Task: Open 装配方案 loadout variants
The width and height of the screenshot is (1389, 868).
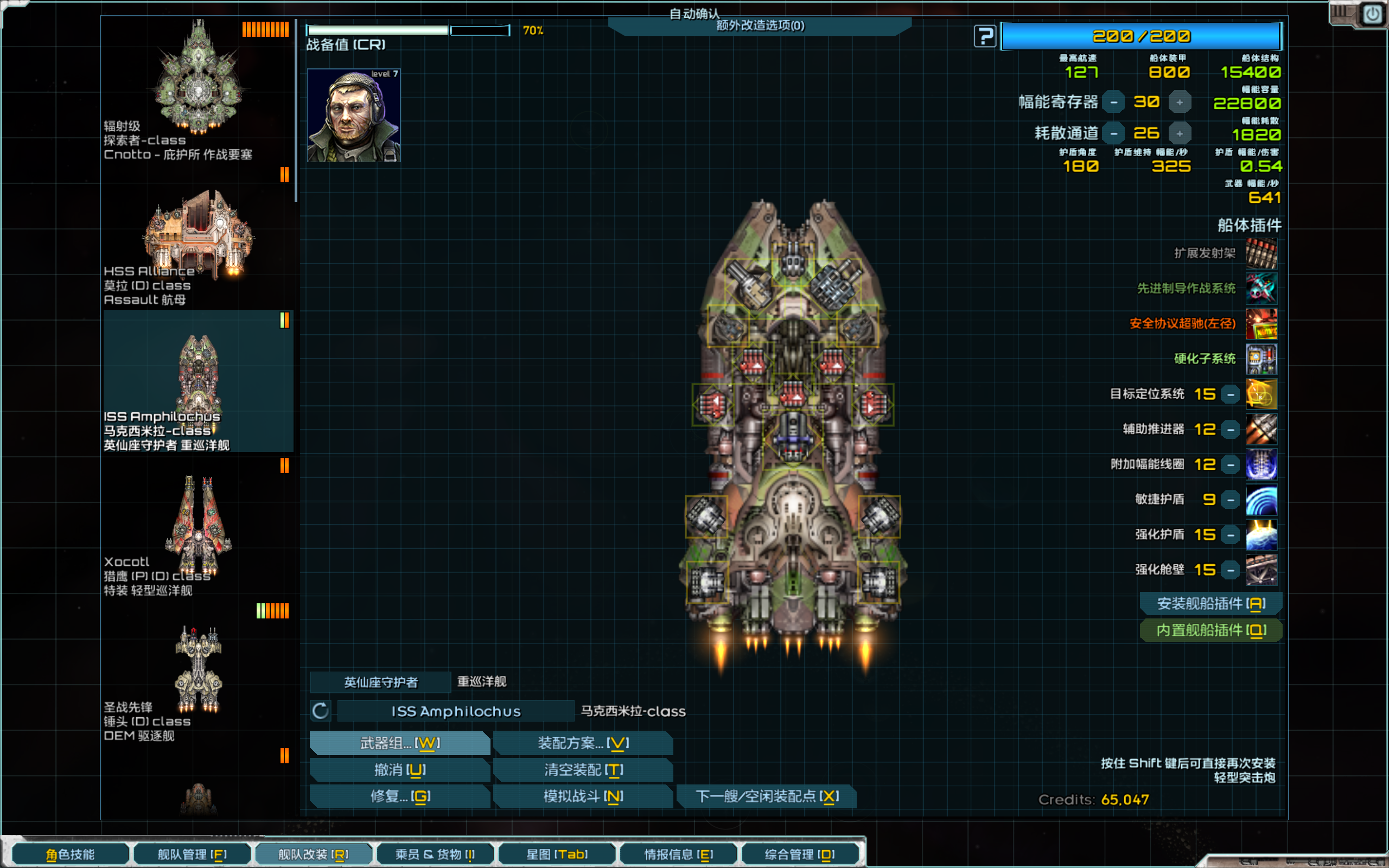Action: point(583,743)
